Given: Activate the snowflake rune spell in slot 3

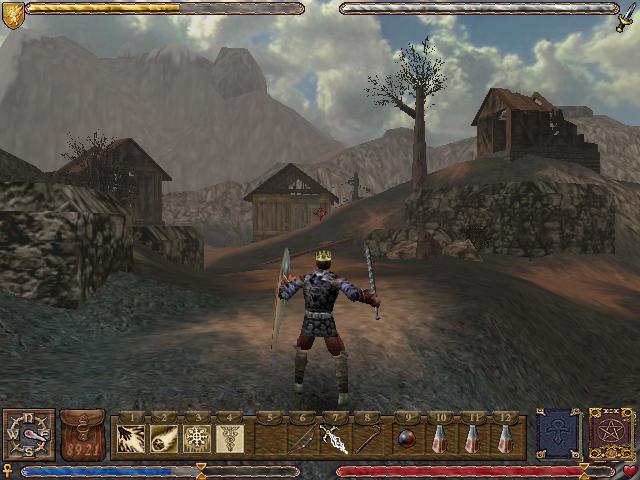Looking at the screenshot, I should pos(196,437).
